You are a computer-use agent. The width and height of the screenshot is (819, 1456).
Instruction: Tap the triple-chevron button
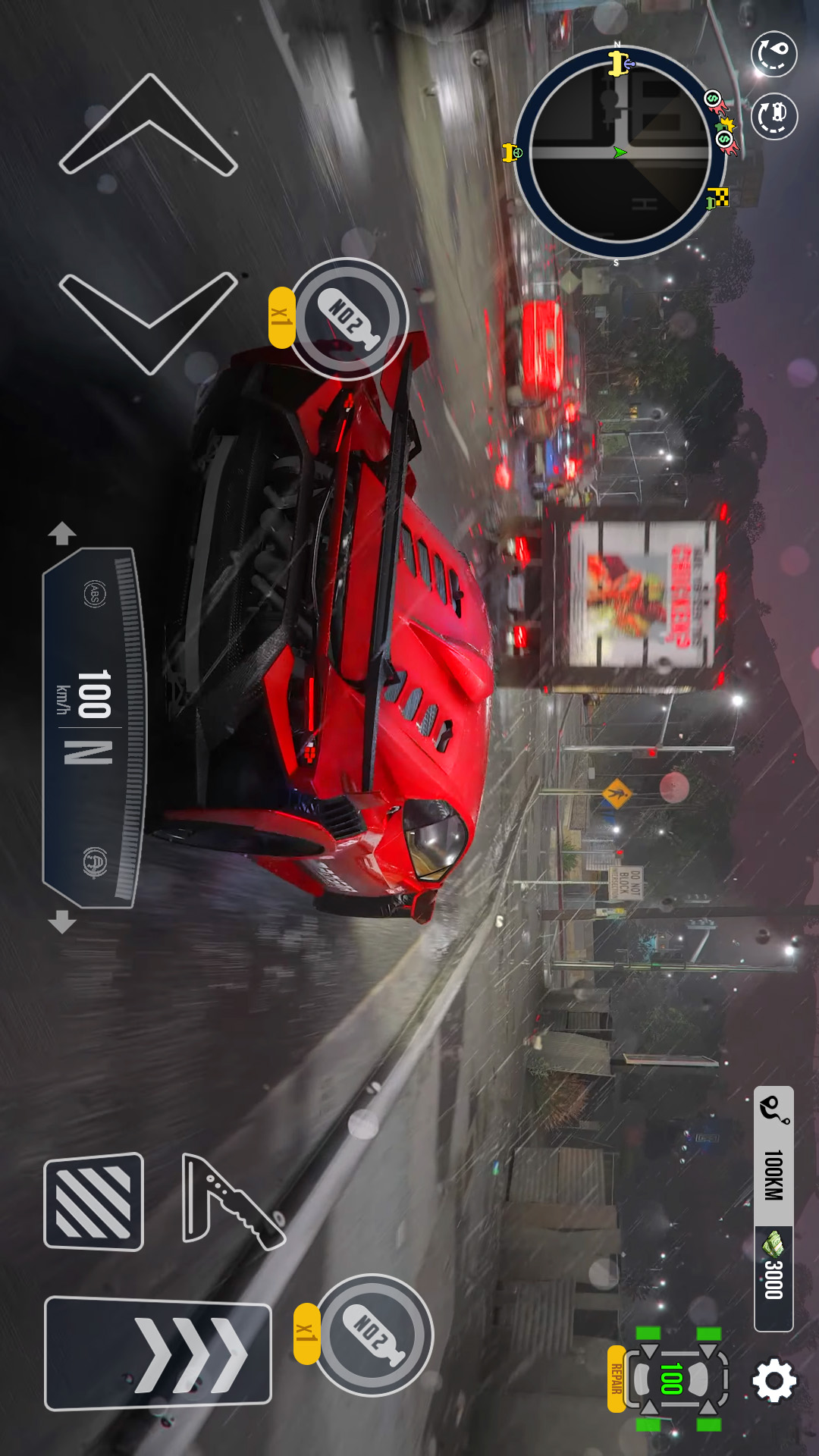pyautogui.click(x=158, y=1354)
